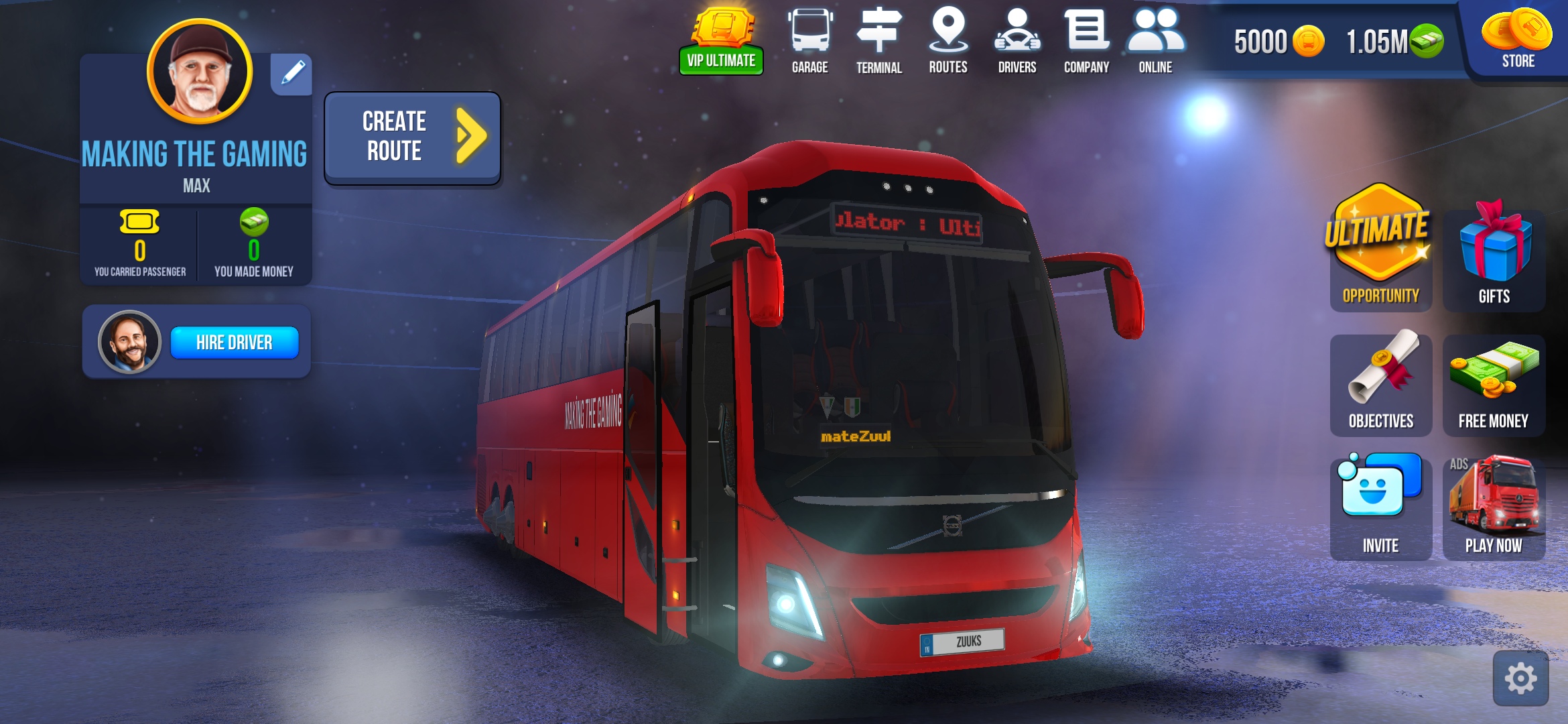The height and width of the screenshot is (724, 1568).
Task: Open the Routes menu
Action: (x=948, y=42)
